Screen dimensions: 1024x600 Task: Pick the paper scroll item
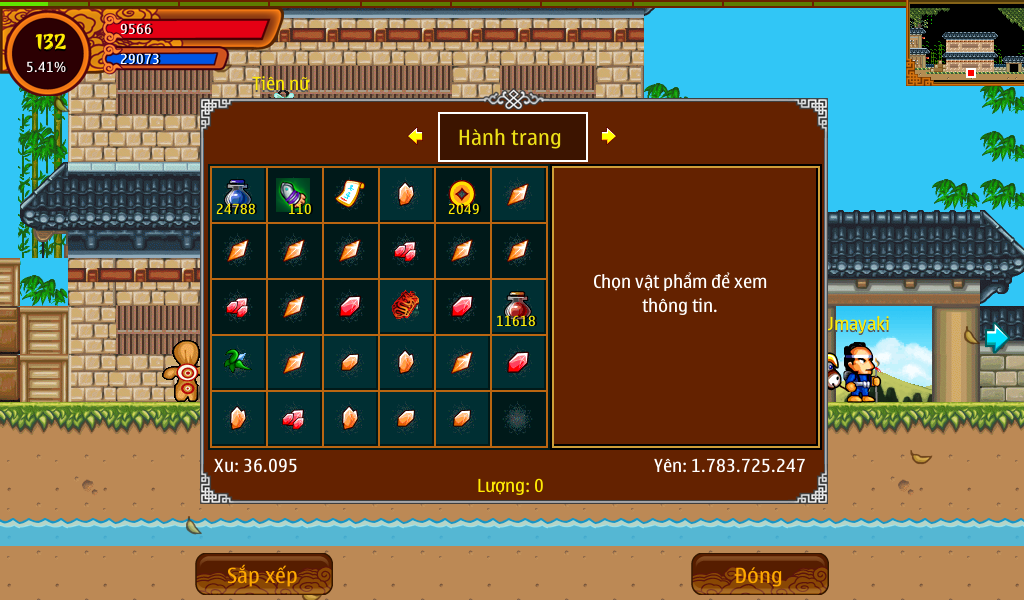coord(350,194)
